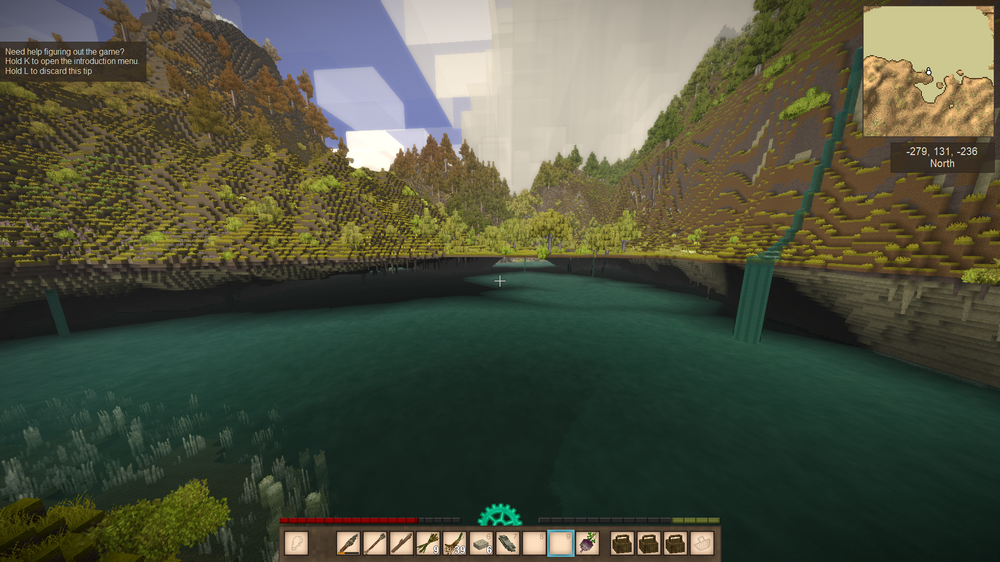Click the empty bag slot with basket outline

tap(704, 543)
